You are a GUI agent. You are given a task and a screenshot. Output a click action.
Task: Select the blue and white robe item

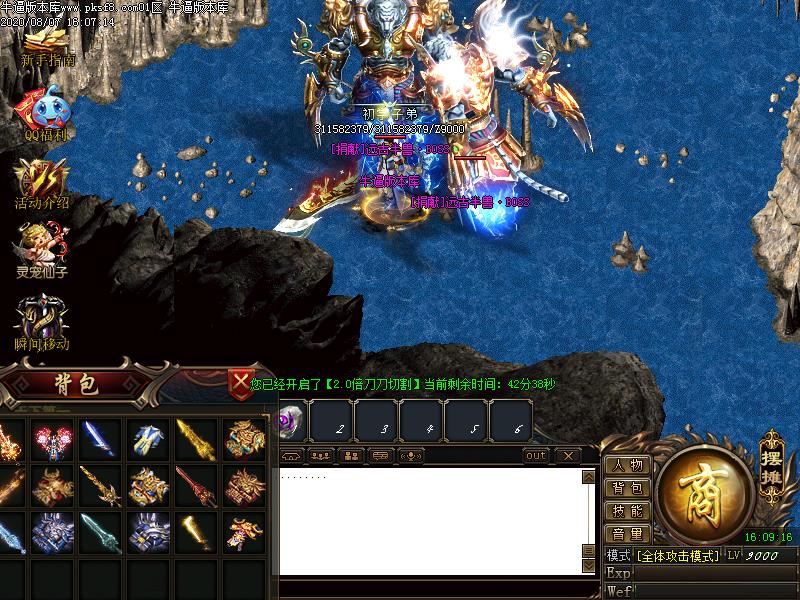(x=148, y=439)
